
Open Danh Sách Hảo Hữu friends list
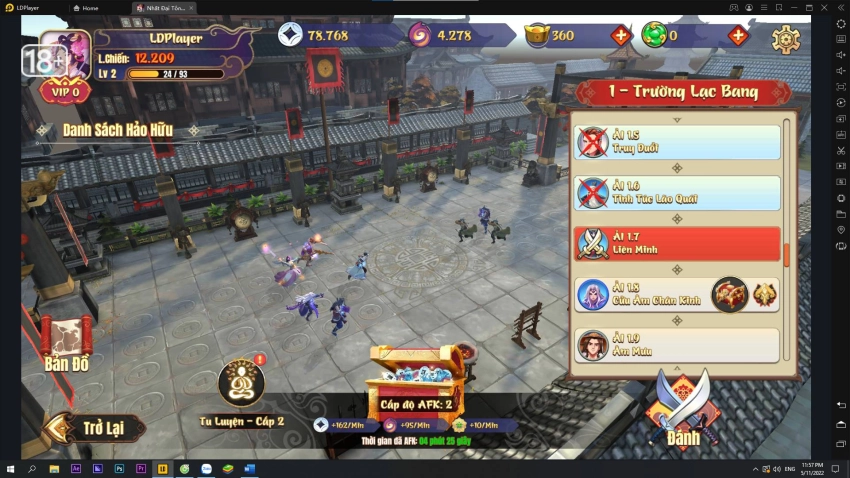117,130
